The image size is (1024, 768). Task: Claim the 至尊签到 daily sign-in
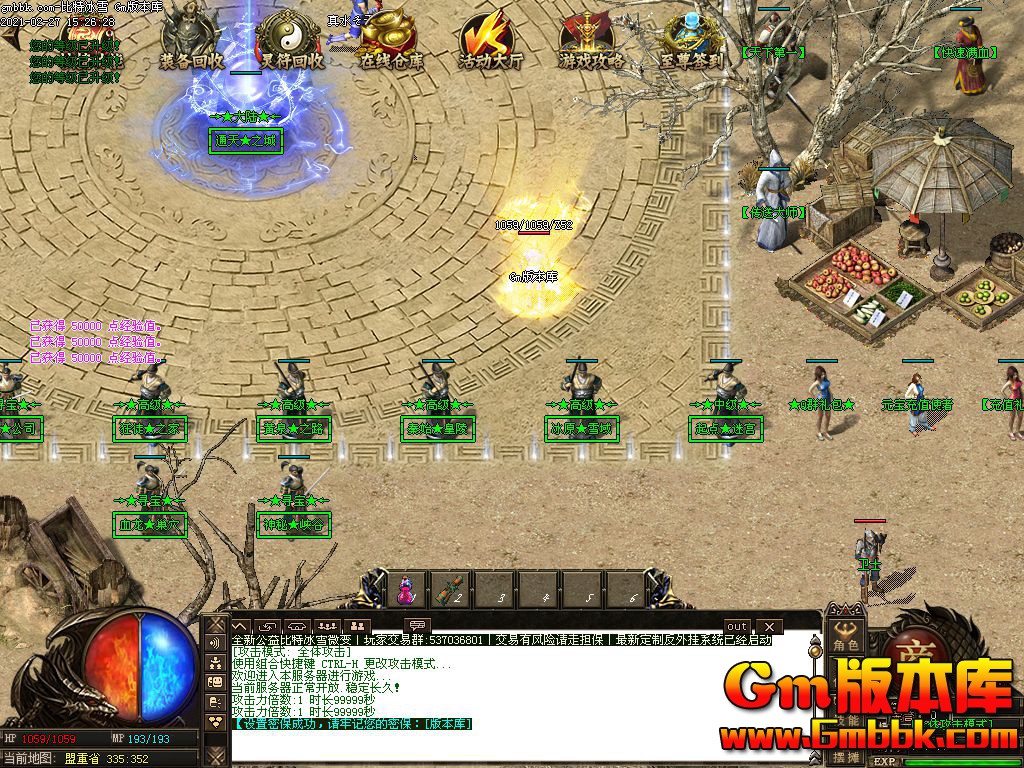point(691,40)
